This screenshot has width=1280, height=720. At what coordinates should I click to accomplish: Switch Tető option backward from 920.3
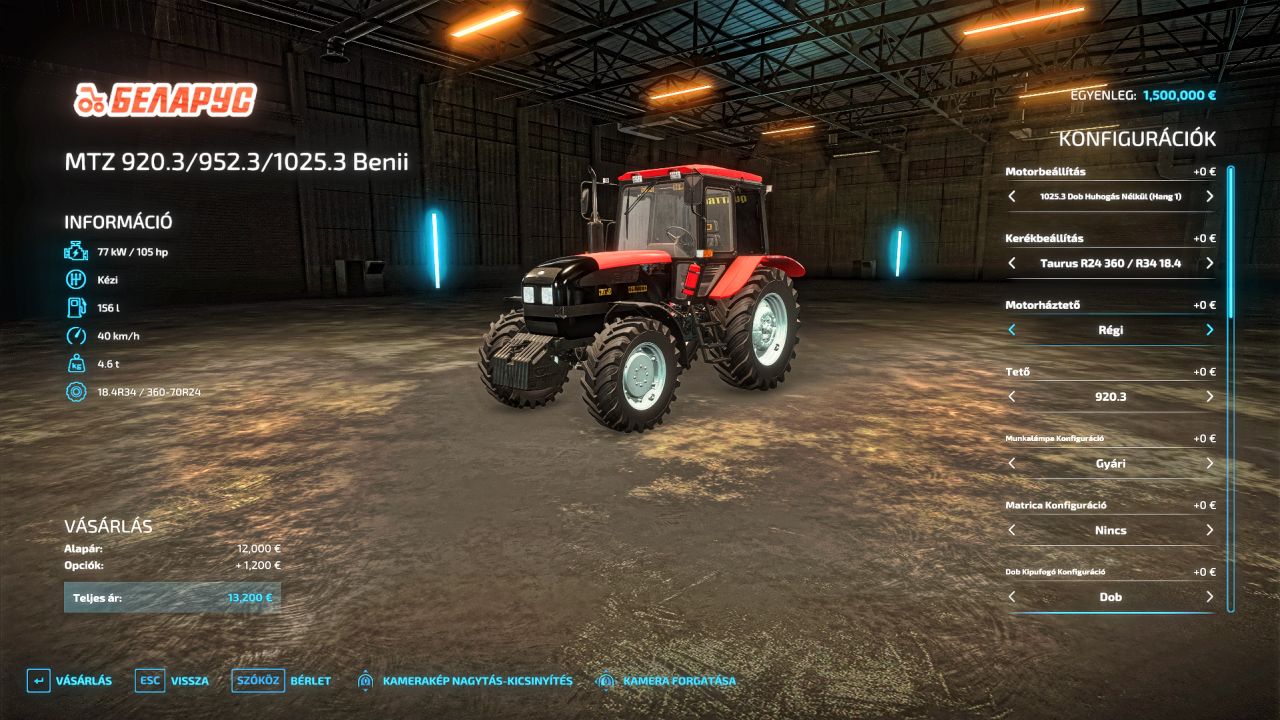pyautogui.click(x=1011, y=396)
